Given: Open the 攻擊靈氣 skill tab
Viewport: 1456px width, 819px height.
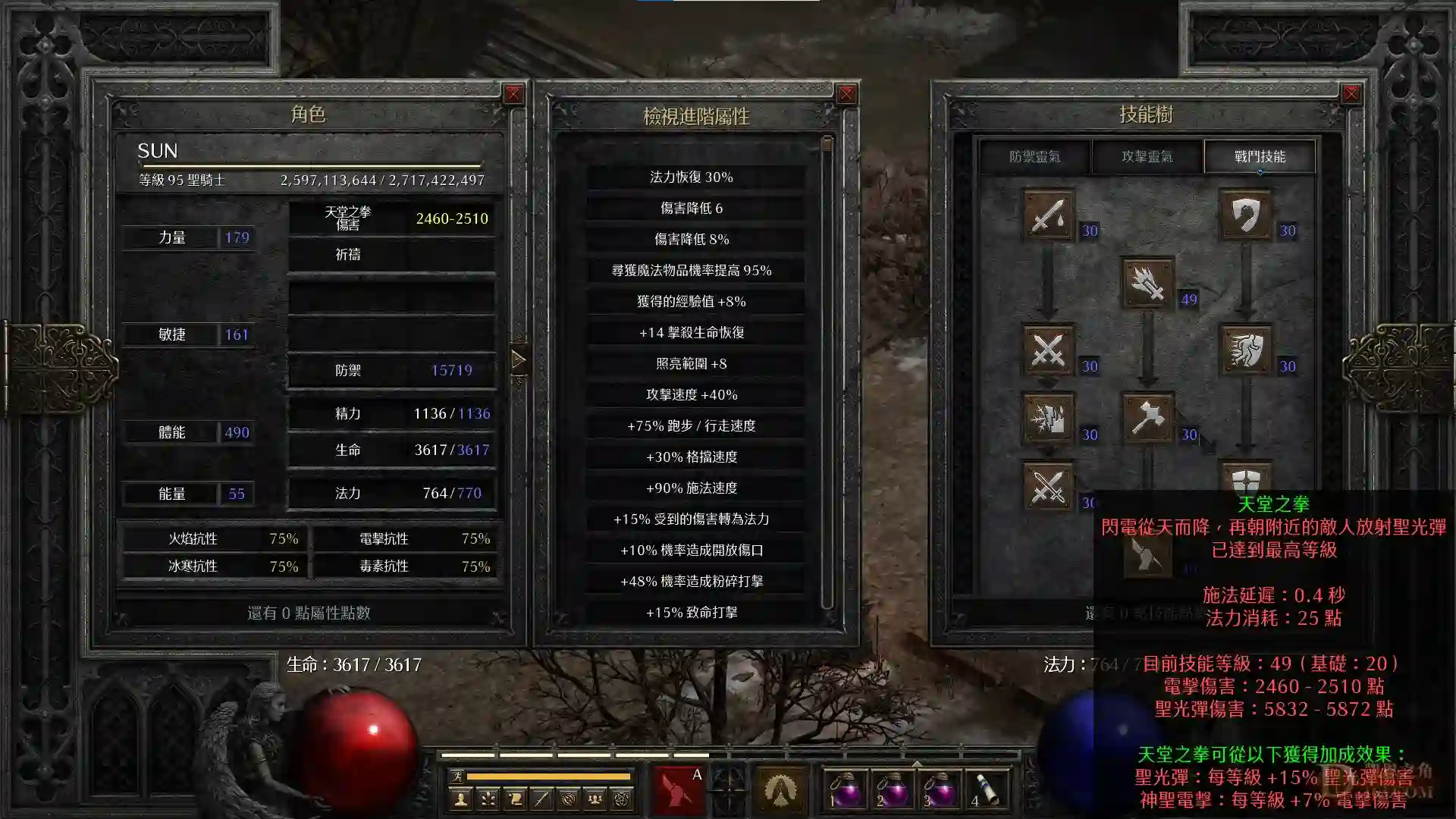Looking at the screenshot, I should [1147, 157].
